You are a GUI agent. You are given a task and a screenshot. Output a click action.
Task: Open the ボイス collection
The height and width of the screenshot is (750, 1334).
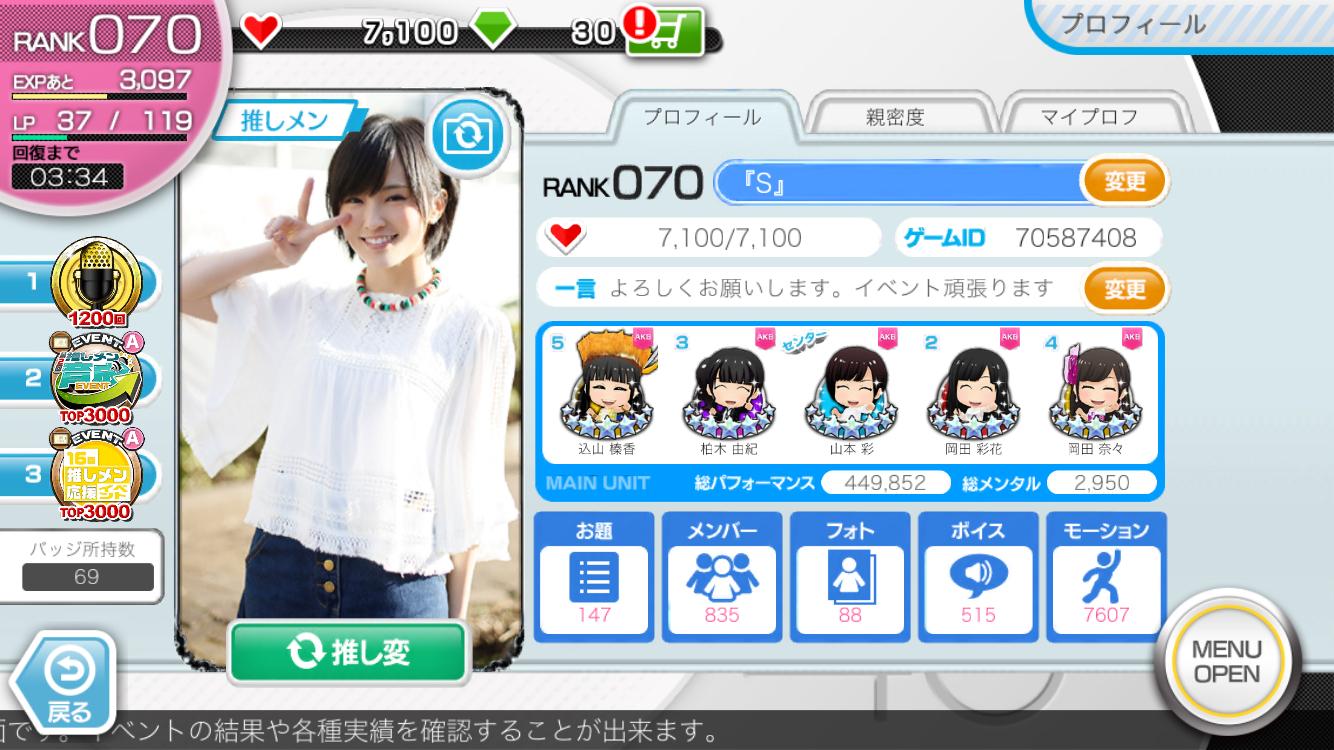coord(978,577)
